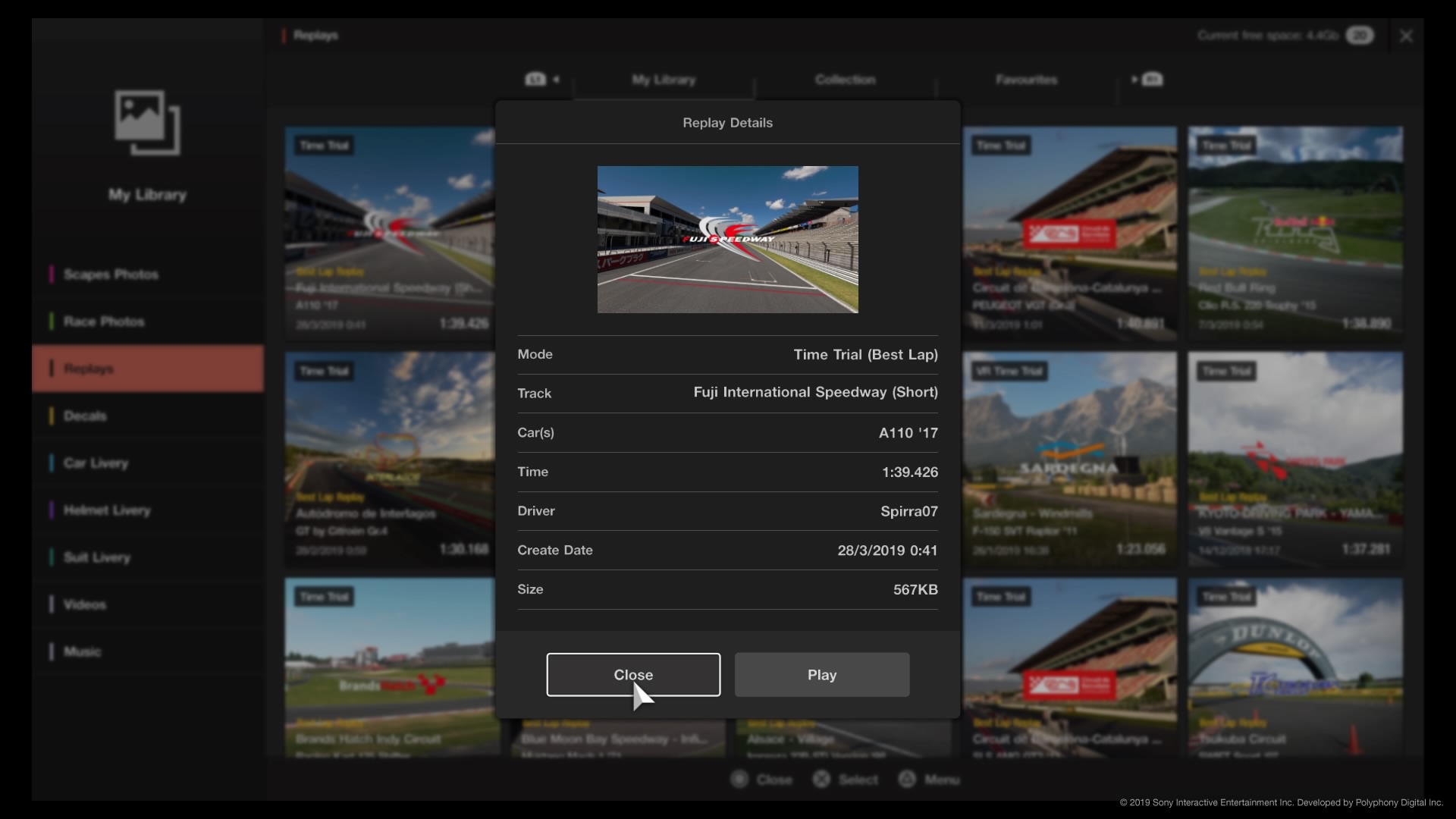The width and height of the screenshot is (1456, 819).
Task: Select Decals in the sidebar
Action: pyautogui.click(x=84, y=416)
